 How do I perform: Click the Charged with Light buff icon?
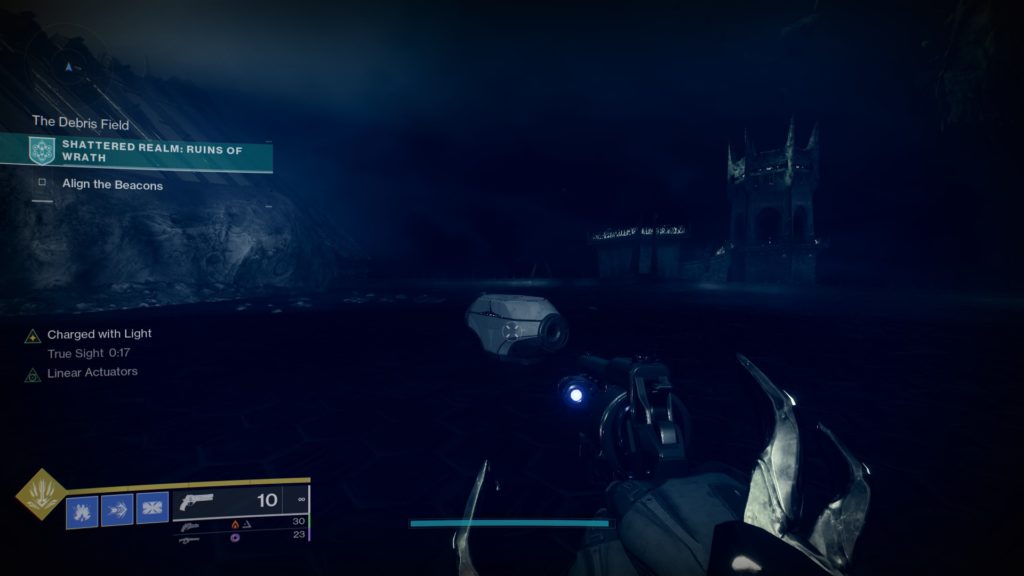[x=32, y=335]
